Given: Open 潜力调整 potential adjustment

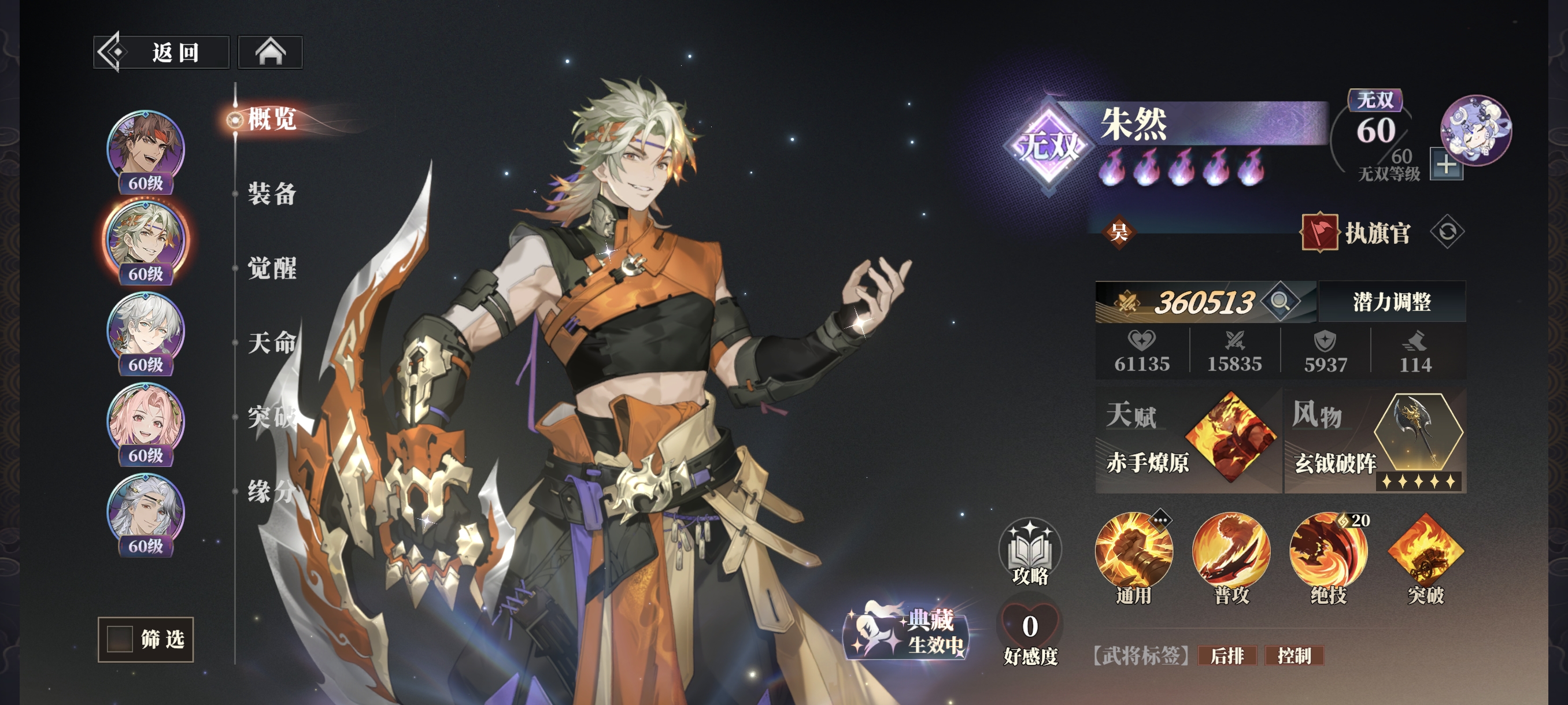Looking at the screenshot, I should [1392, 302].
